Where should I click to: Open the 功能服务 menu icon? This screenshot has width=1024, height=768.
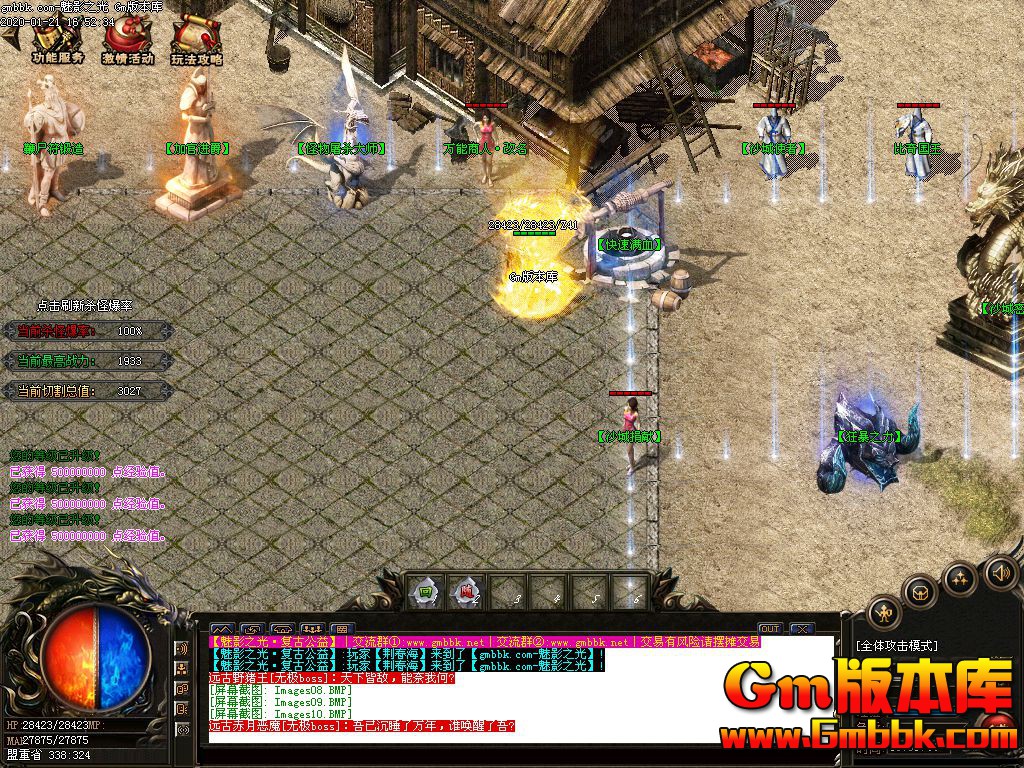tap(57, 40)
